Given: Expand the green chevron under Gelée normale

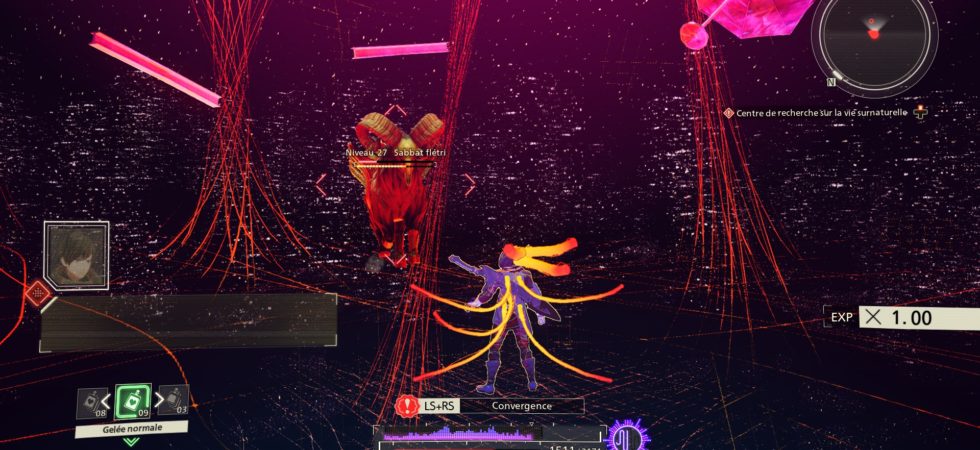Looking at the screenshot, I should [x=131, y=440].
